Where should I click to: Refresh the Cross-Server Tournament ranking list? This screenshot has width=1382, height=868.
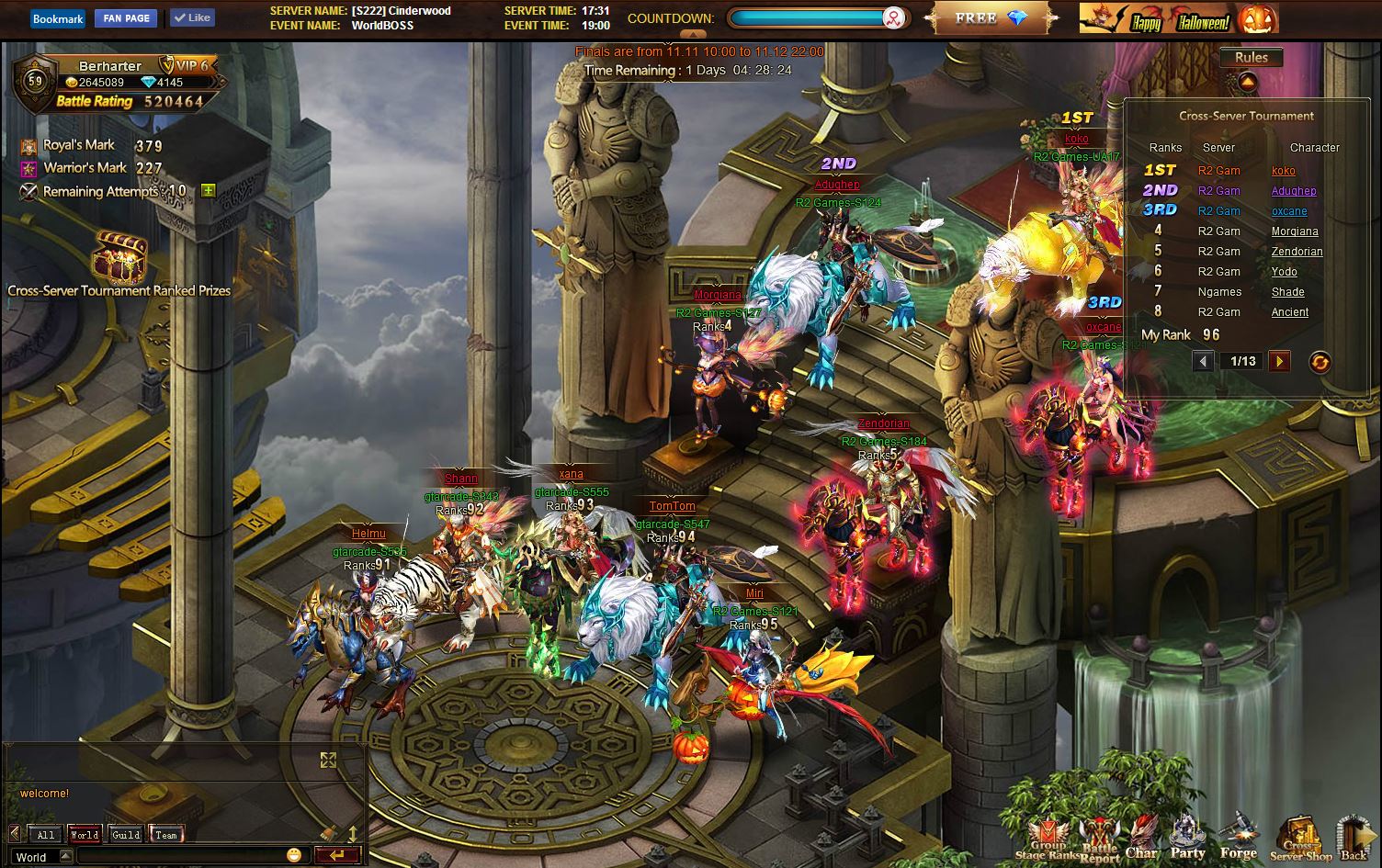[1320, 362]
